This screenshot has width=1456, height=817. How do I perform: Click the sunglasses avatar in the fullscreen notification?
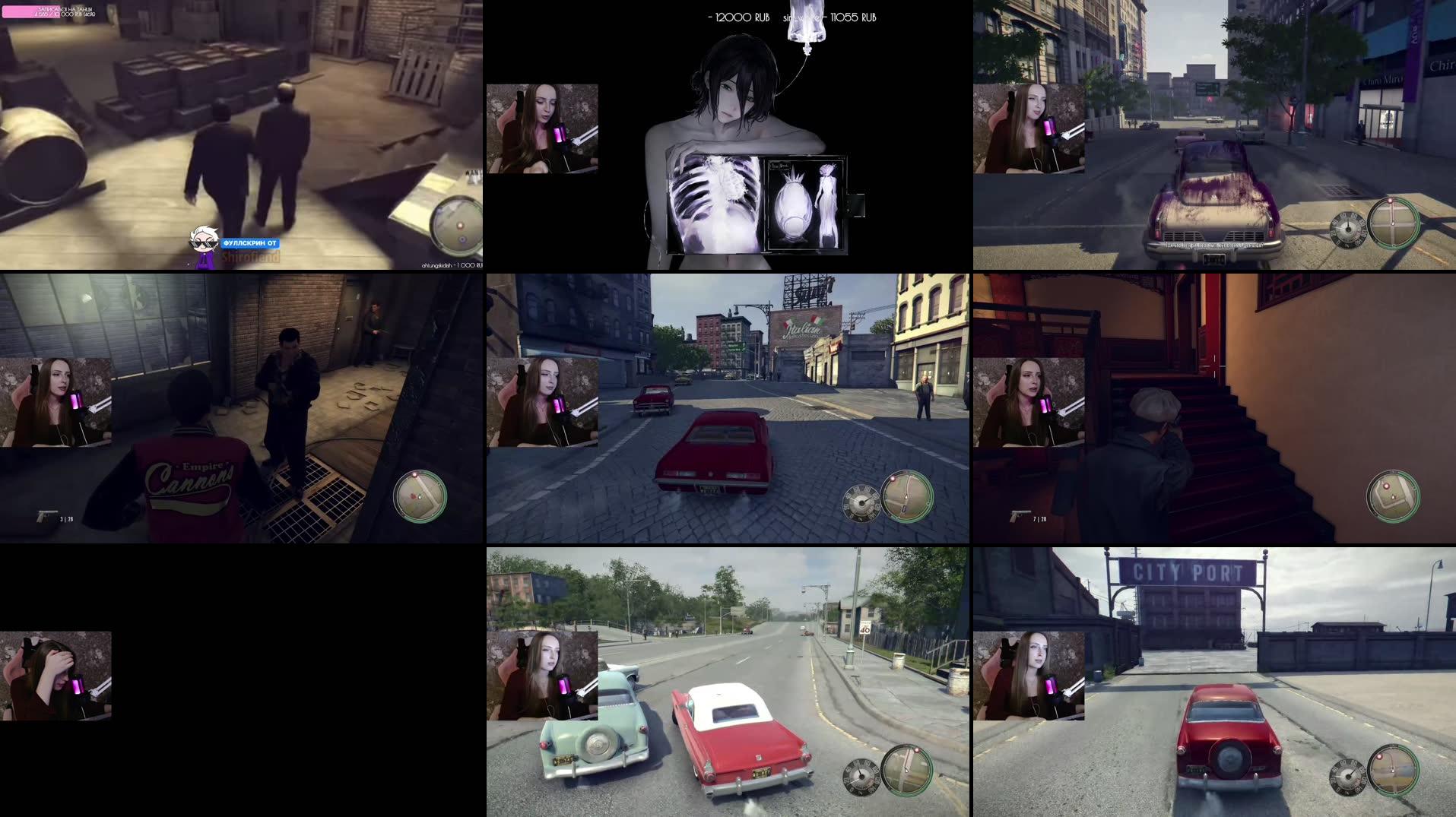204,239
